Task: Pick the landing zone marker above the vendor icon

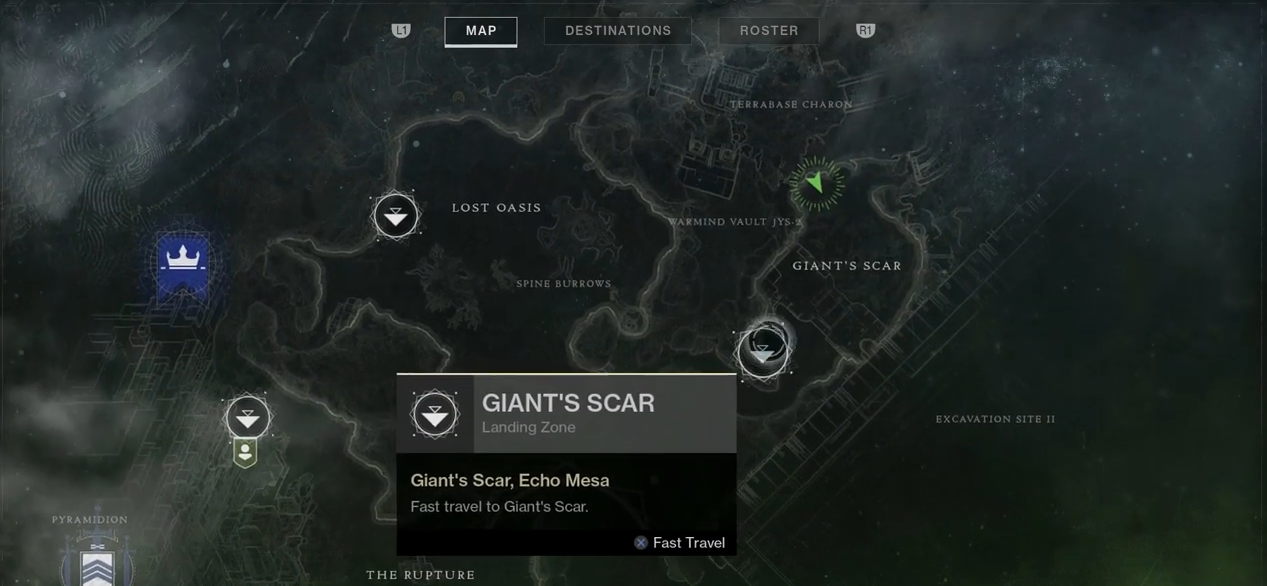Action: [247, 416]
